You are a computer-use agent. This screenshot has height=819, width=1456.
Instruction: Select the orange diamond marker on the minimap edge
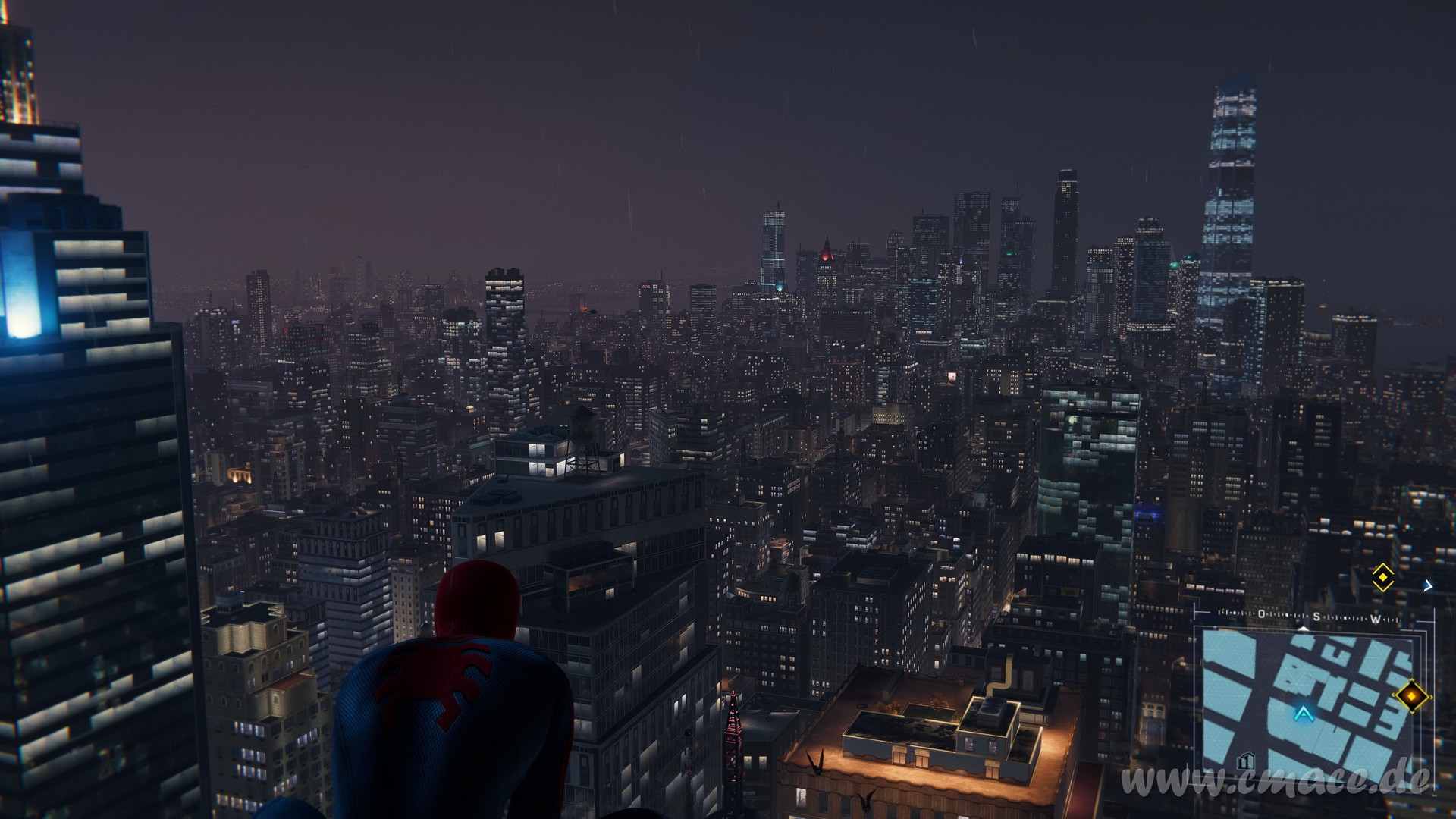[x=1412, y=695]
